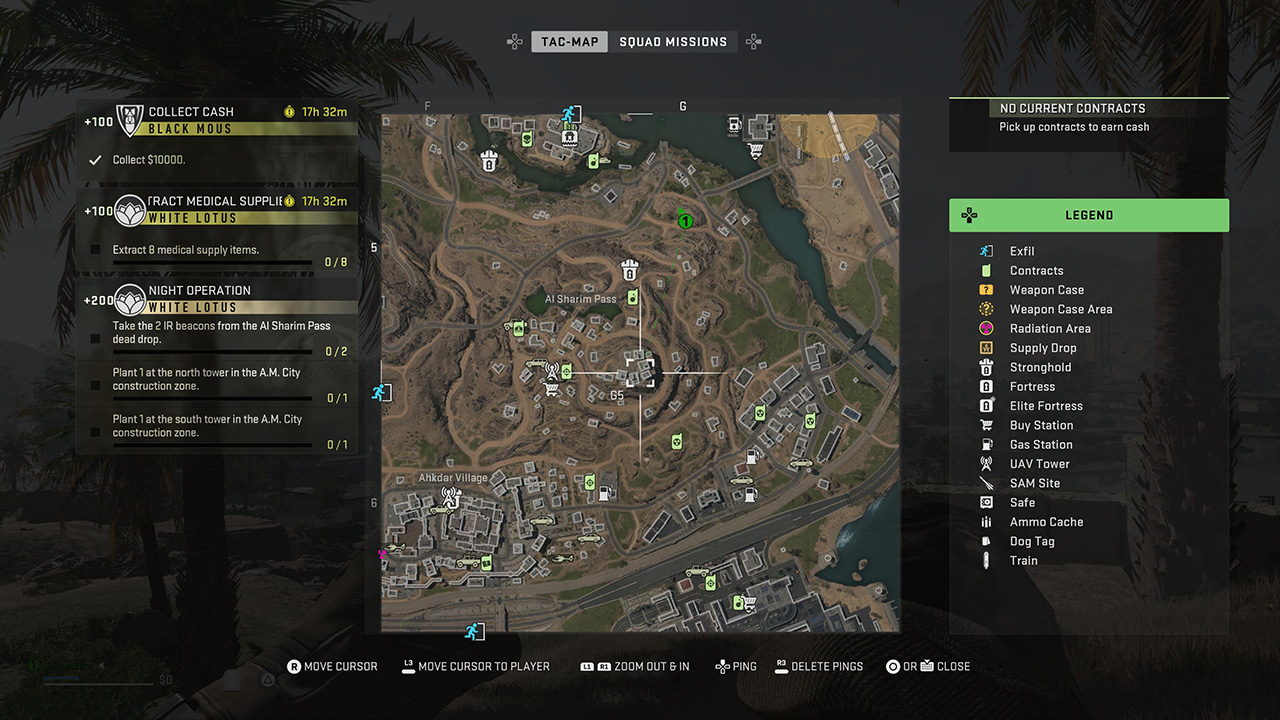Choose Stronghold in the legend
The width and height of the screenshot is (1280, 720).
click(x=1040, y=367)
